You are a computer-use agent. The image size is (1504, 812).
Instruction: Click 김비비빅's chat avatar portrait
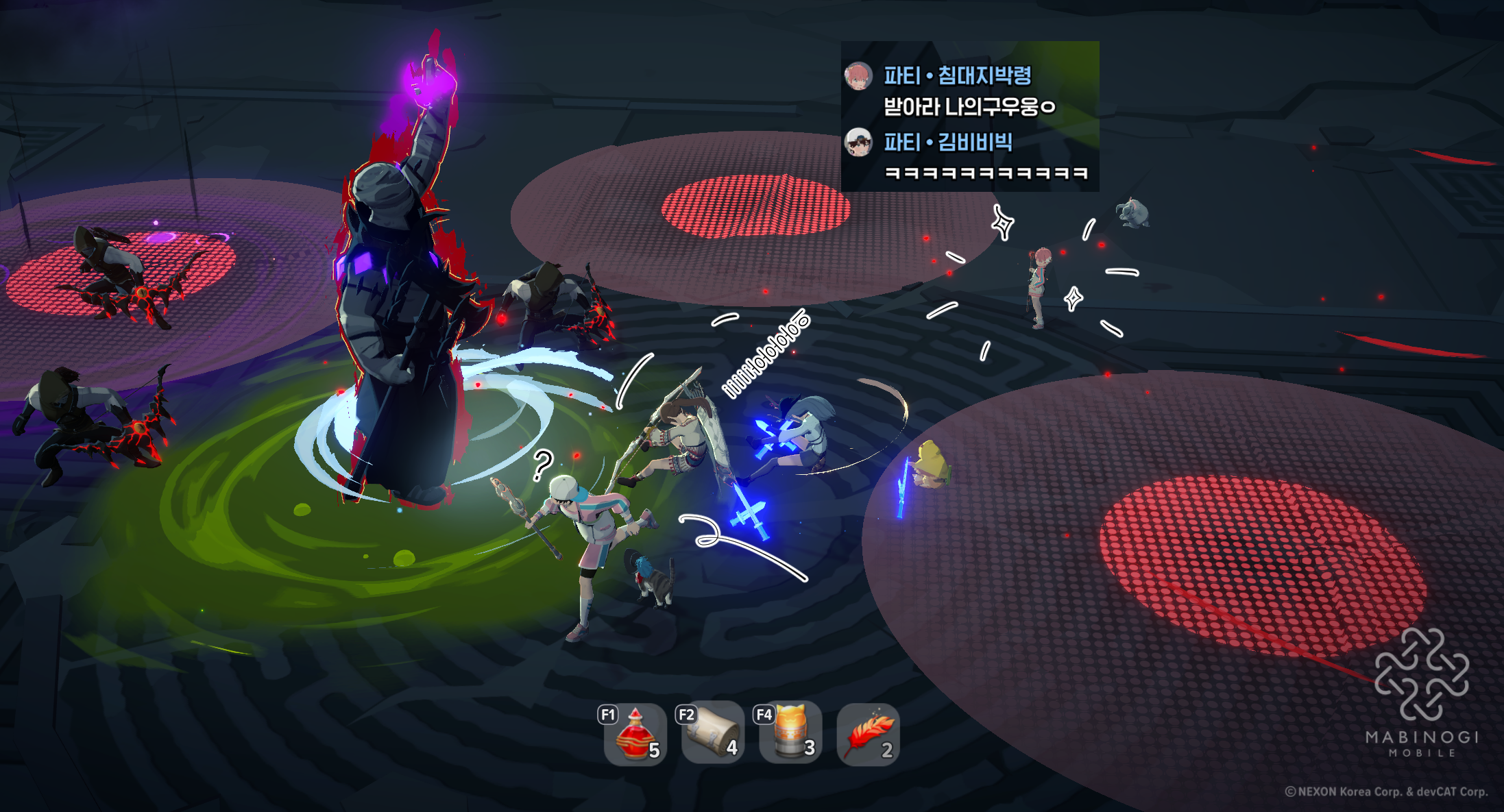pyautogui.click(x=858, y=143)
